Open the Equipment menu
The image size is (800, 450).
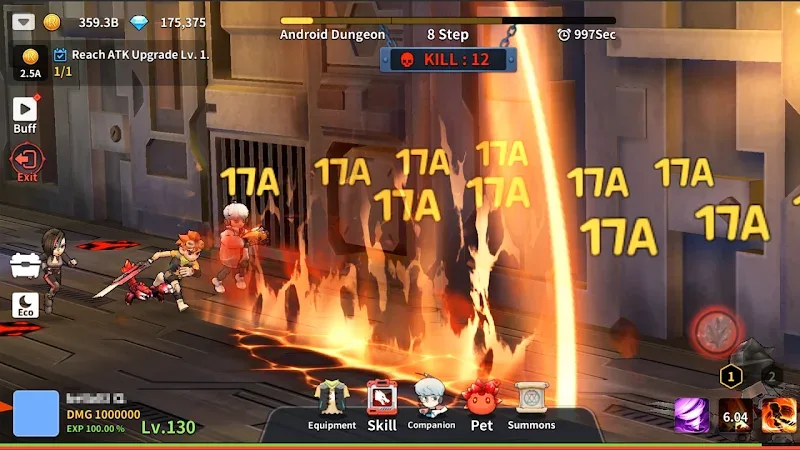point(332,405)
